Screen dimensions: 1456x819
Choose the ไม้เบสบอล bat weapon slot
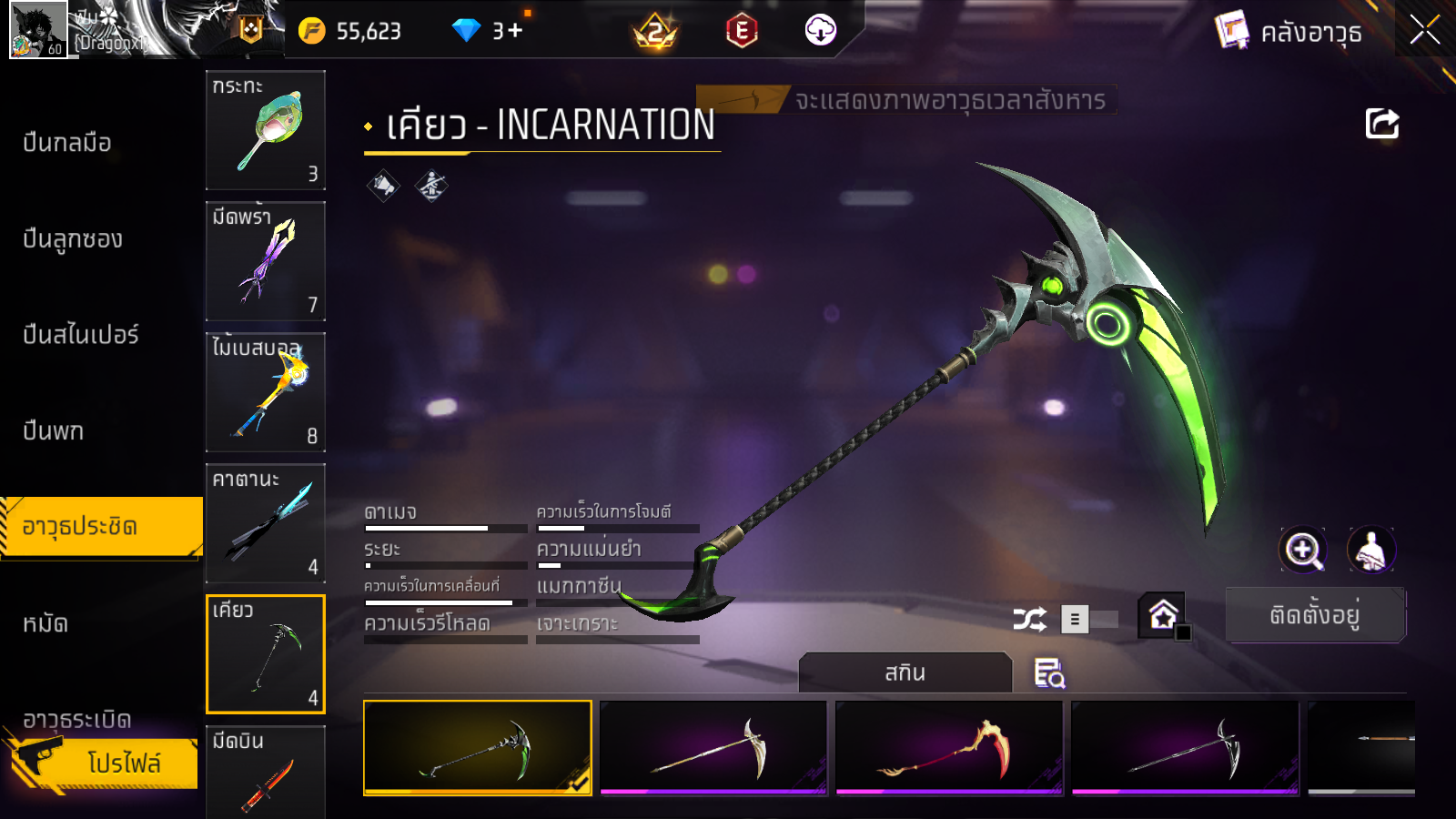(266, 391)
